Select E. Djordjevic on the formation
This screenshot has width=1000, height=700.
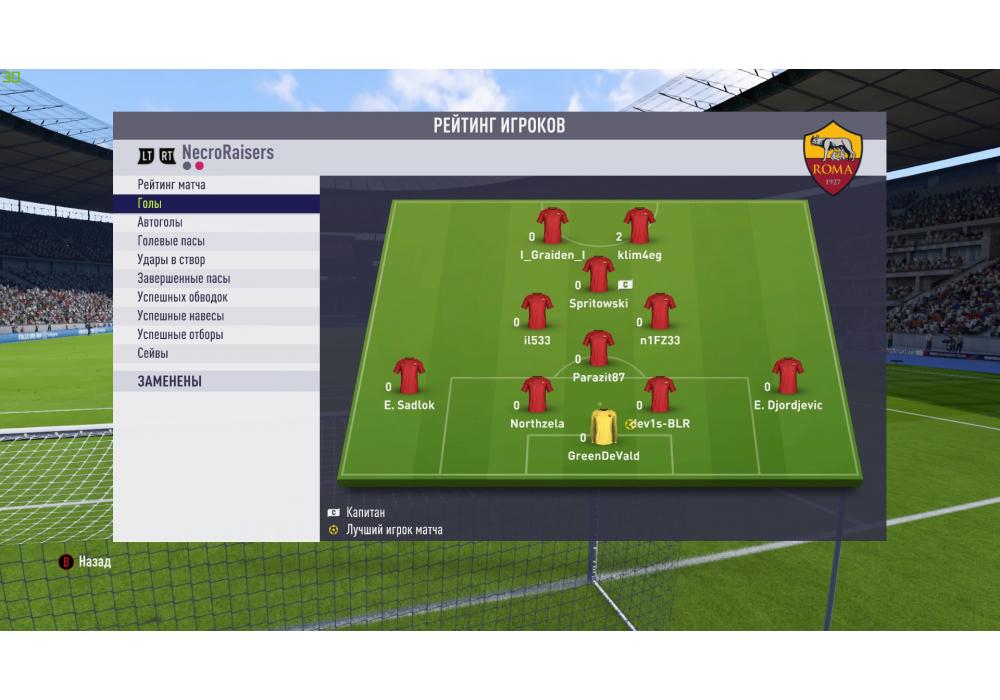pos(787,376)
